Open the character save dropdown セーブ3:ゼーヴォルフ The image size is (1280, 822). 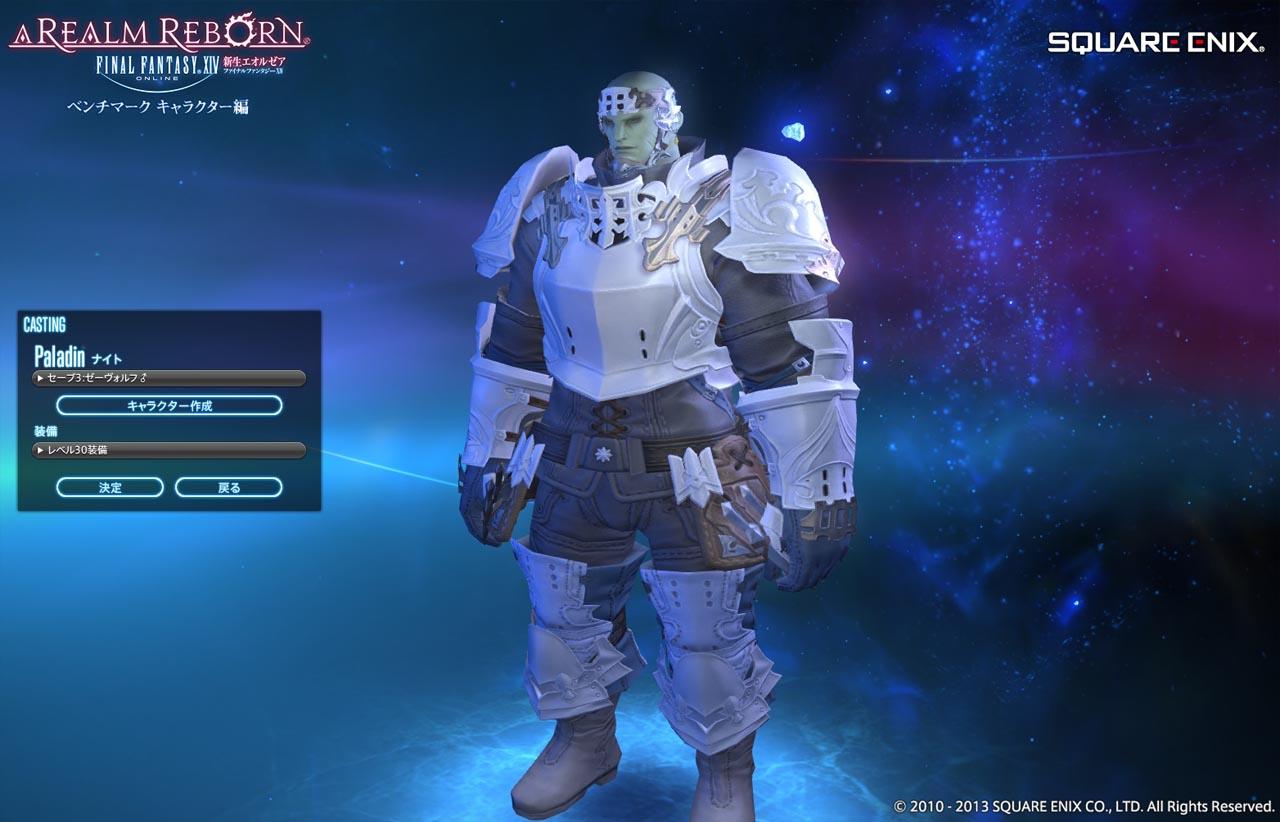click(x=168, y=378)
